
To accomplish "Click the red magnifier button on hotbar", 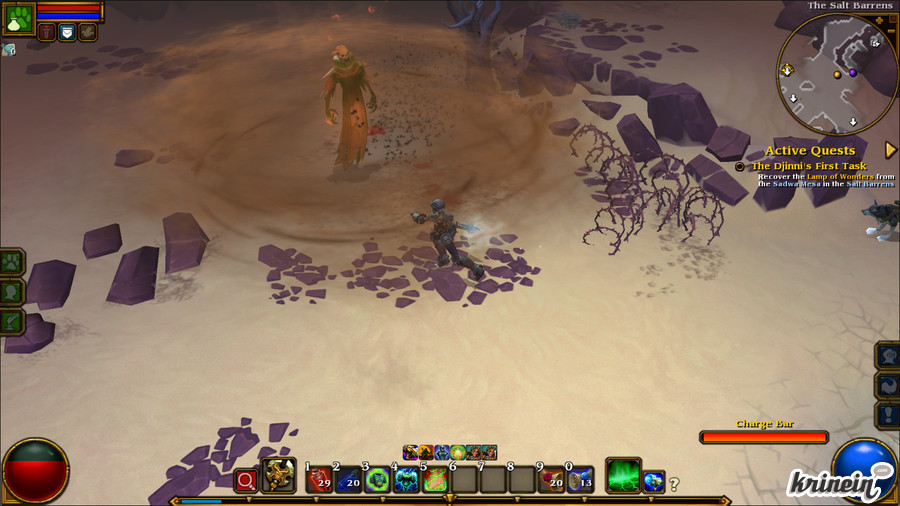I will (x=245, y=481).
